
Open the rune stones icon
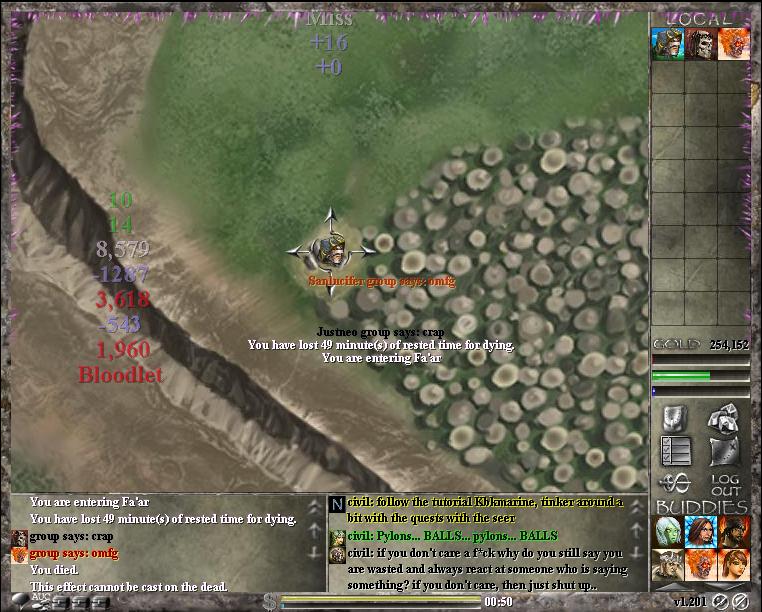(724, 418)
